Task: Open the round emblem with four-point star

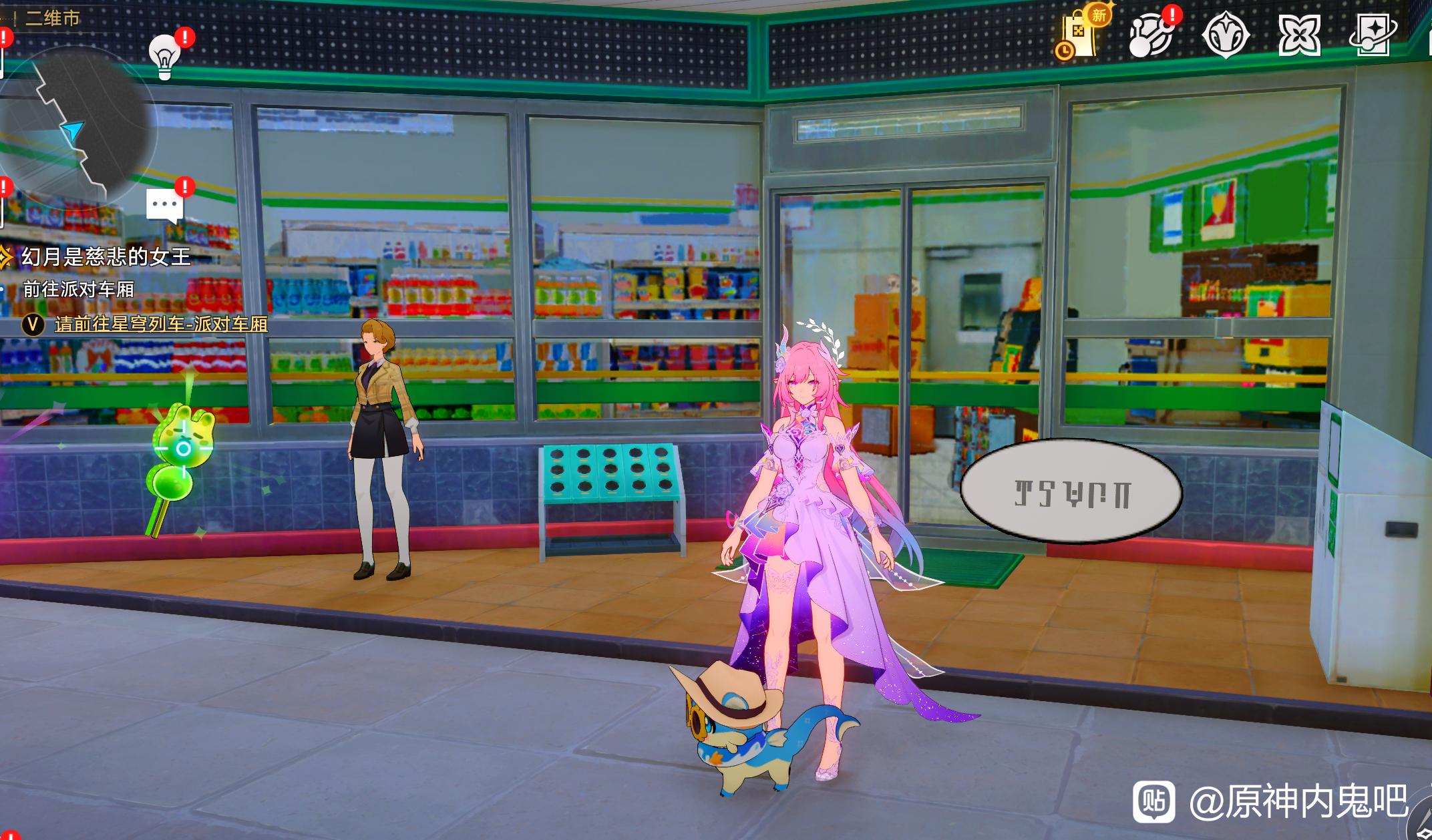Action: (x=1226, y=35)
